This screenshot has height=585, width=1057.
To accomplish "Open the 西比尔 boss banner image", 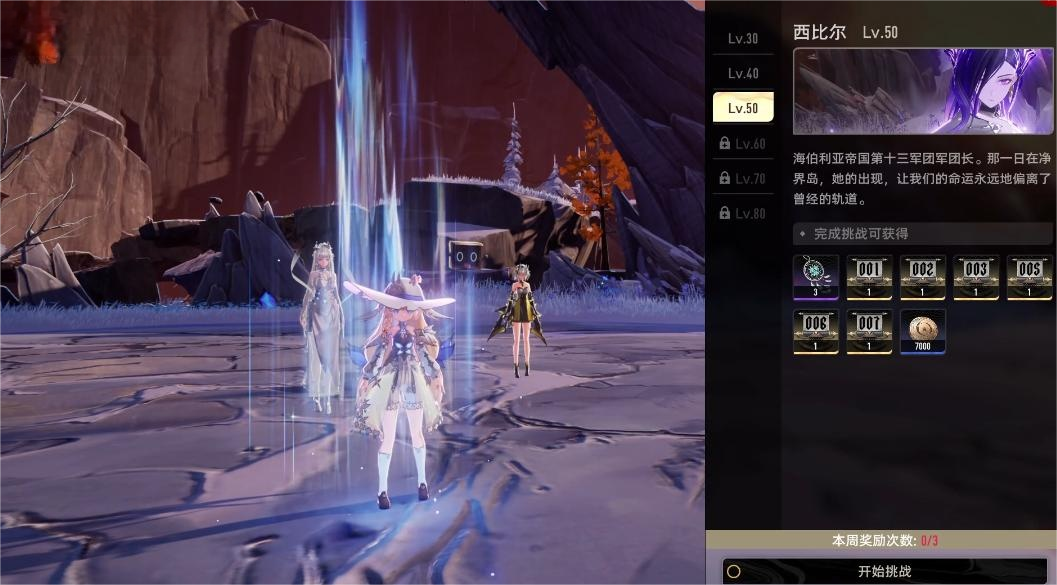I will [x=922, y=92].
